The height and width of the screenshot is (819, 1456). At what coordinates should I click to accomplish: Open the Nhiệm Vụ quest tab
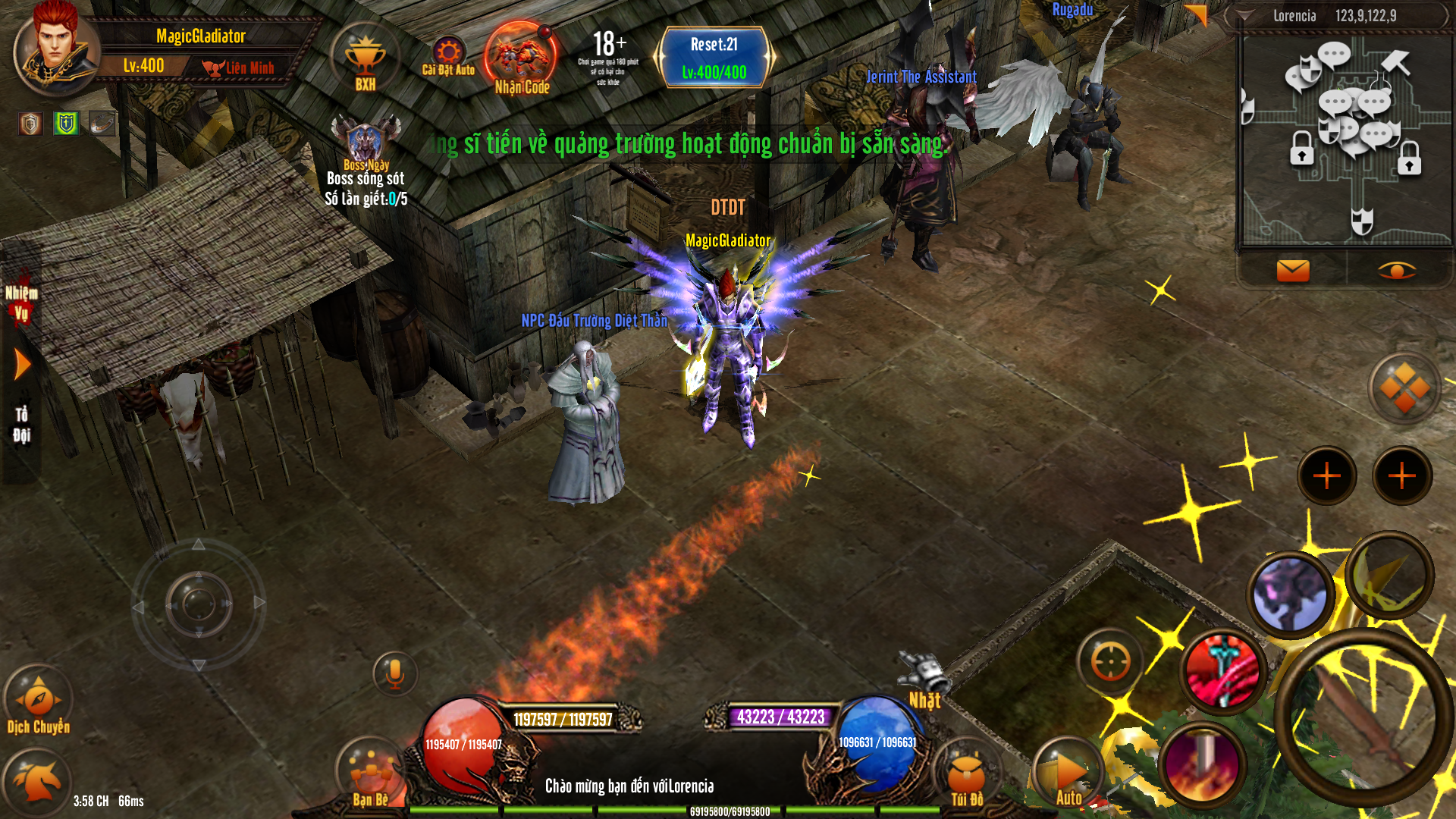tap(21, 303)
